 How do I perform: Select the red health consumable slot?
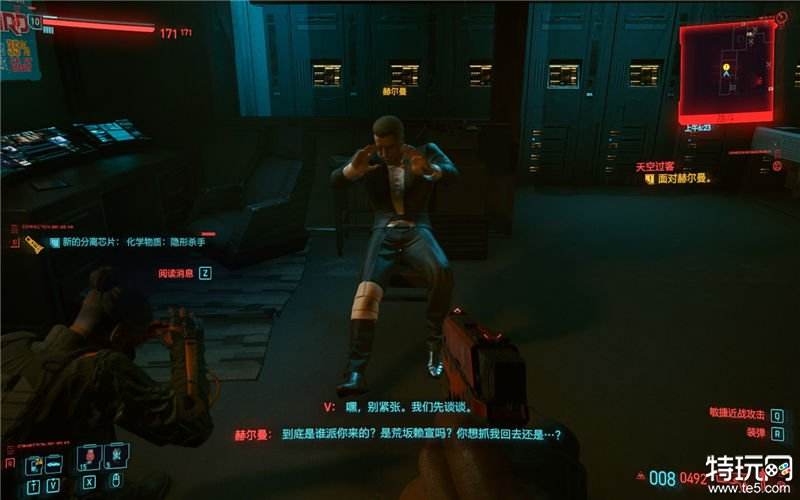[89, 458]
